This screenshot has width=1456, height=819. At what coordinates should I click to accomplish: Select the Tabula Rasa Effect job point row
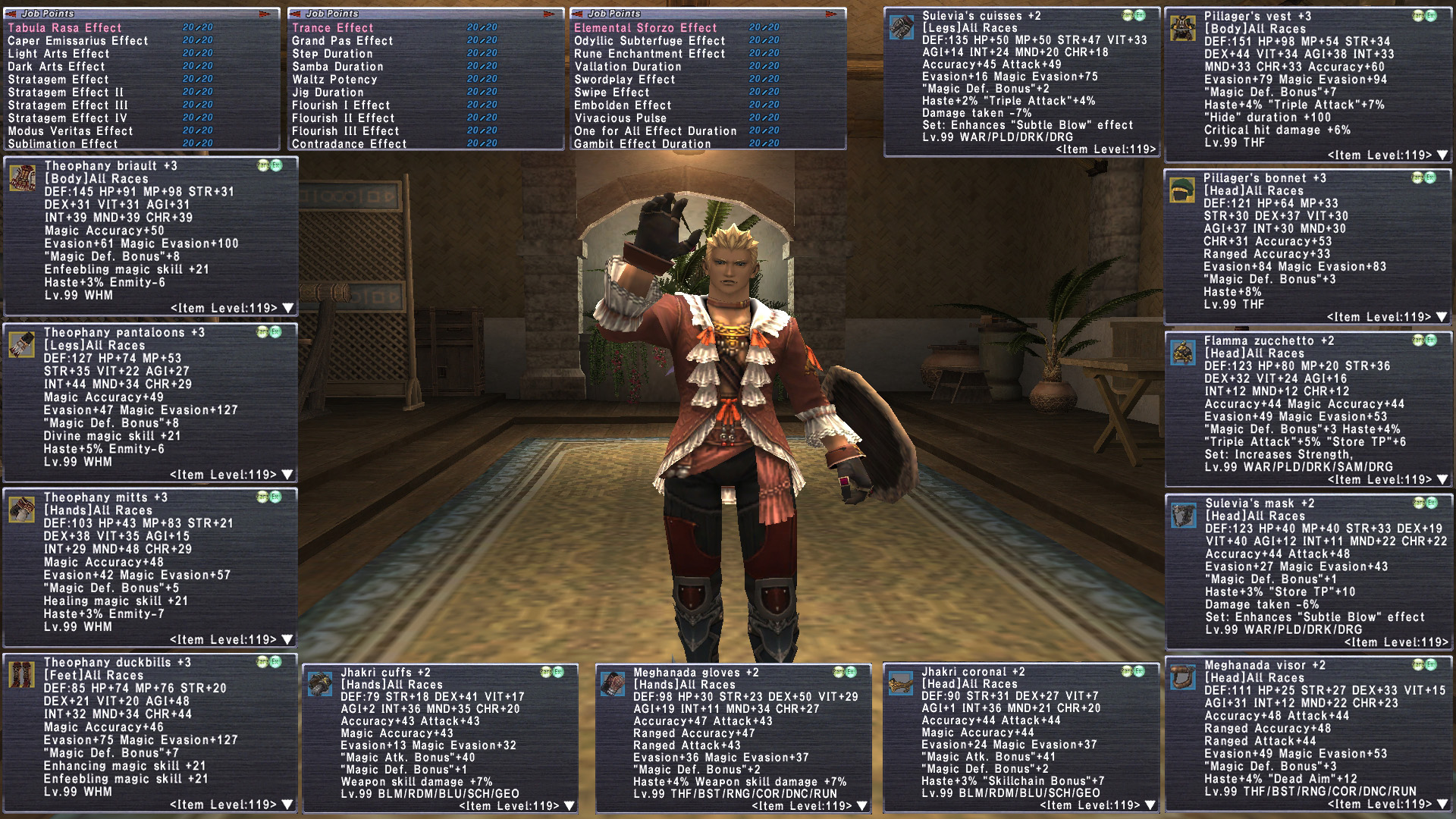click(64, 28)
